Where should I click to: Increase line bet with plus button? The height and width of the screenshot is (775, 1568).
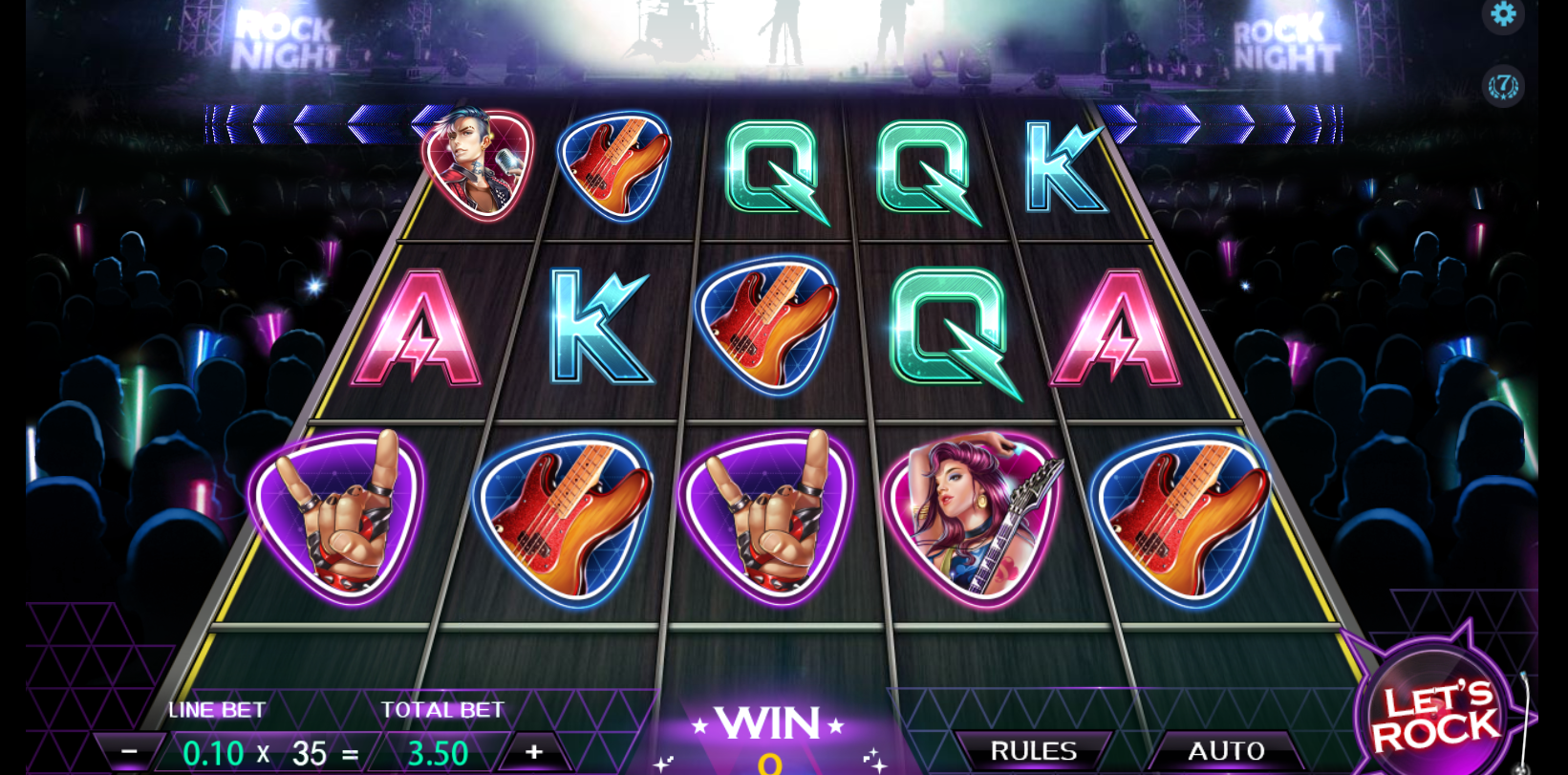tap(533, 752)
